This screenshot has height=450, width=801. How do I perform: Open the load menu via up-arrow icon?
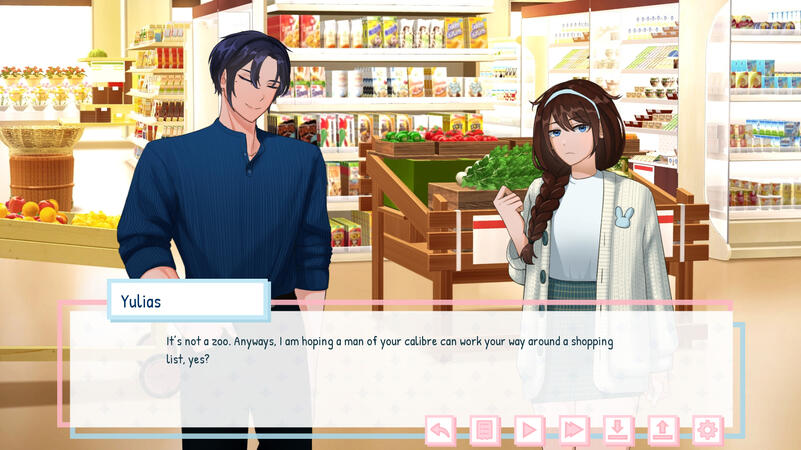pos(663,430)
